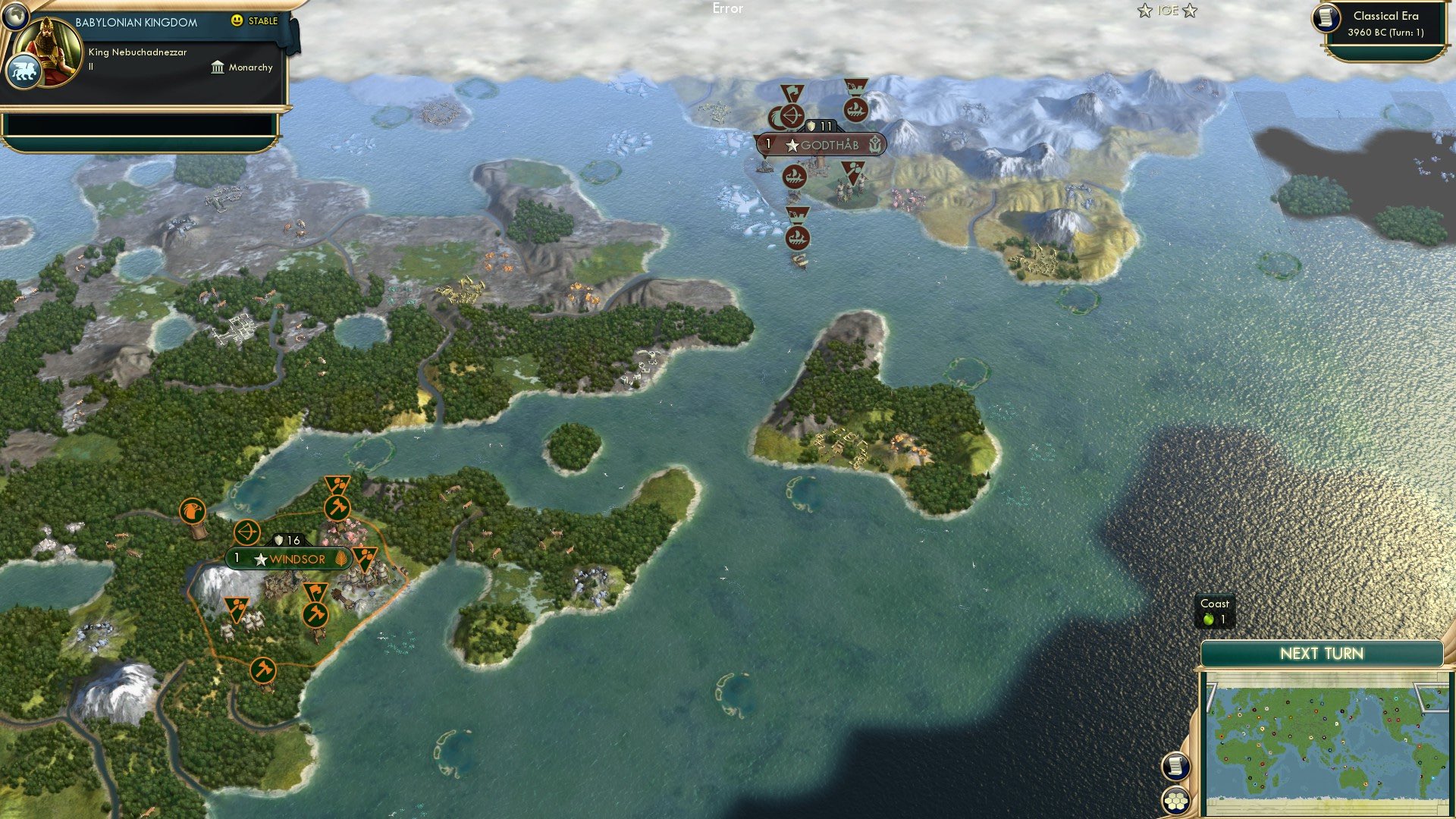Expand the empty notification bar below the civilization panel
The width and height of the screenshot is (1456, 819).
point(144,125)
